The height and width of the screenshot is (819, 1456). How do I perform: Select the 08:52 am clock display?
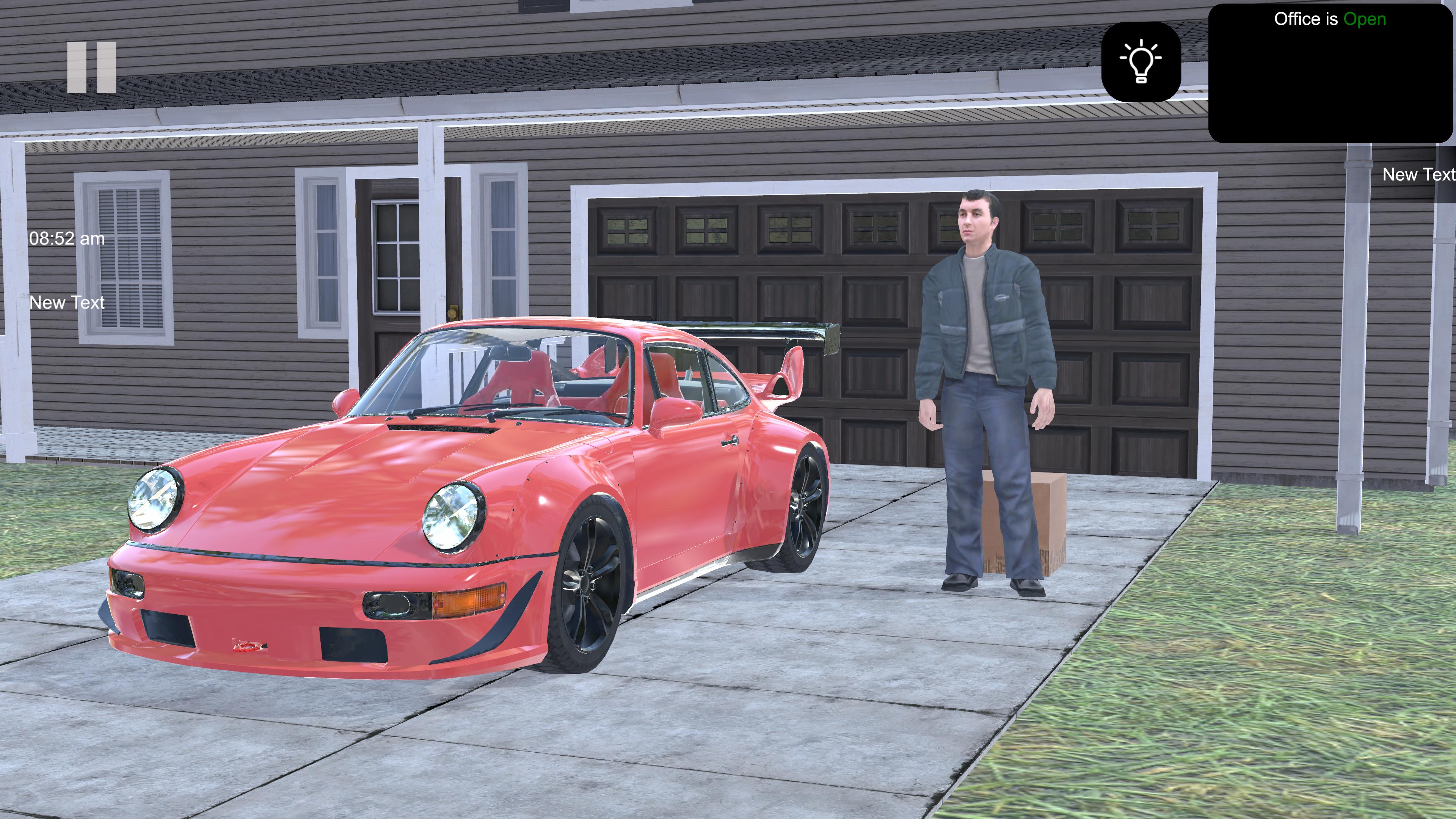coord(67,238)
